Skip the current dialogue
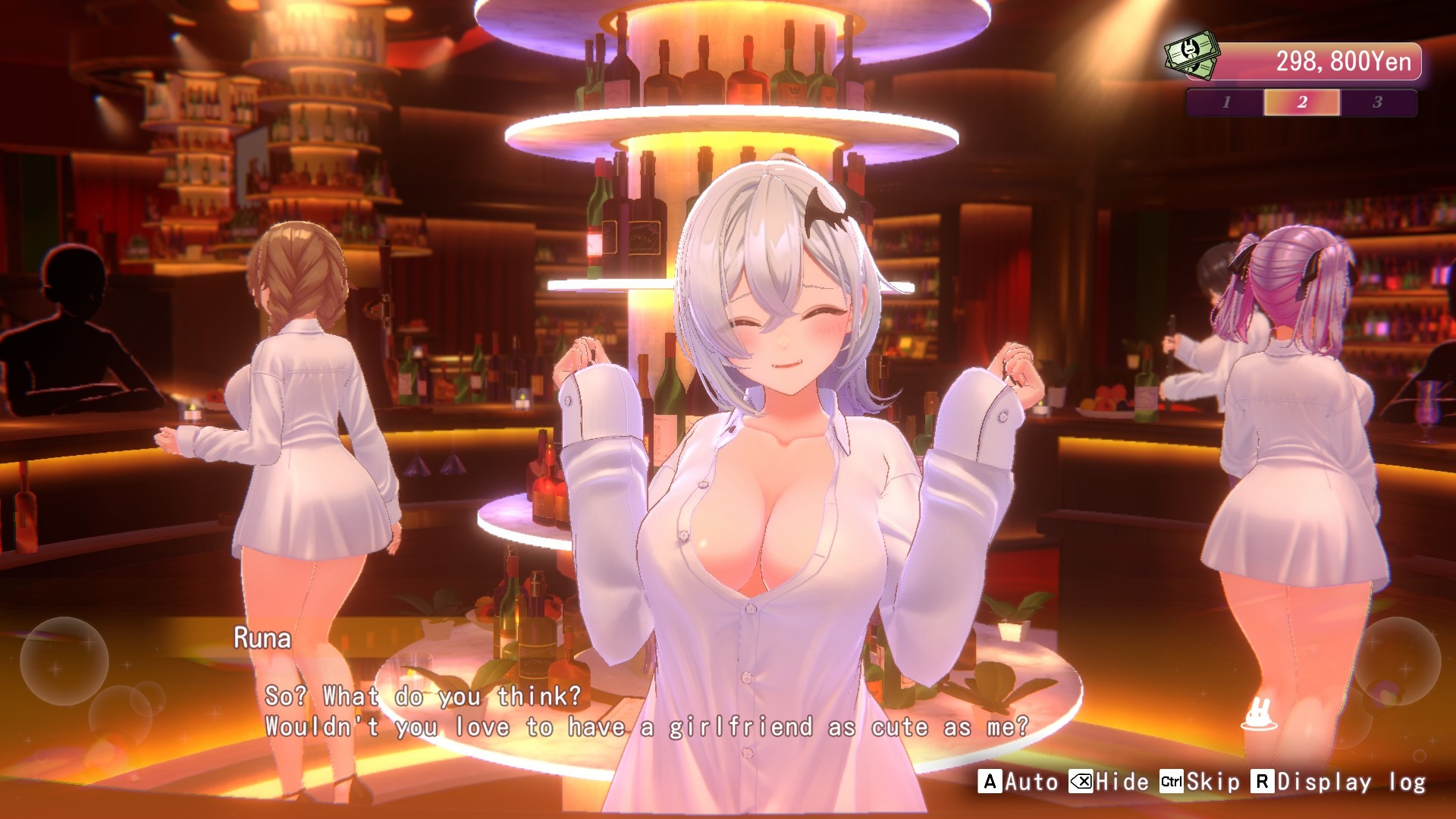 point(1200,782)
